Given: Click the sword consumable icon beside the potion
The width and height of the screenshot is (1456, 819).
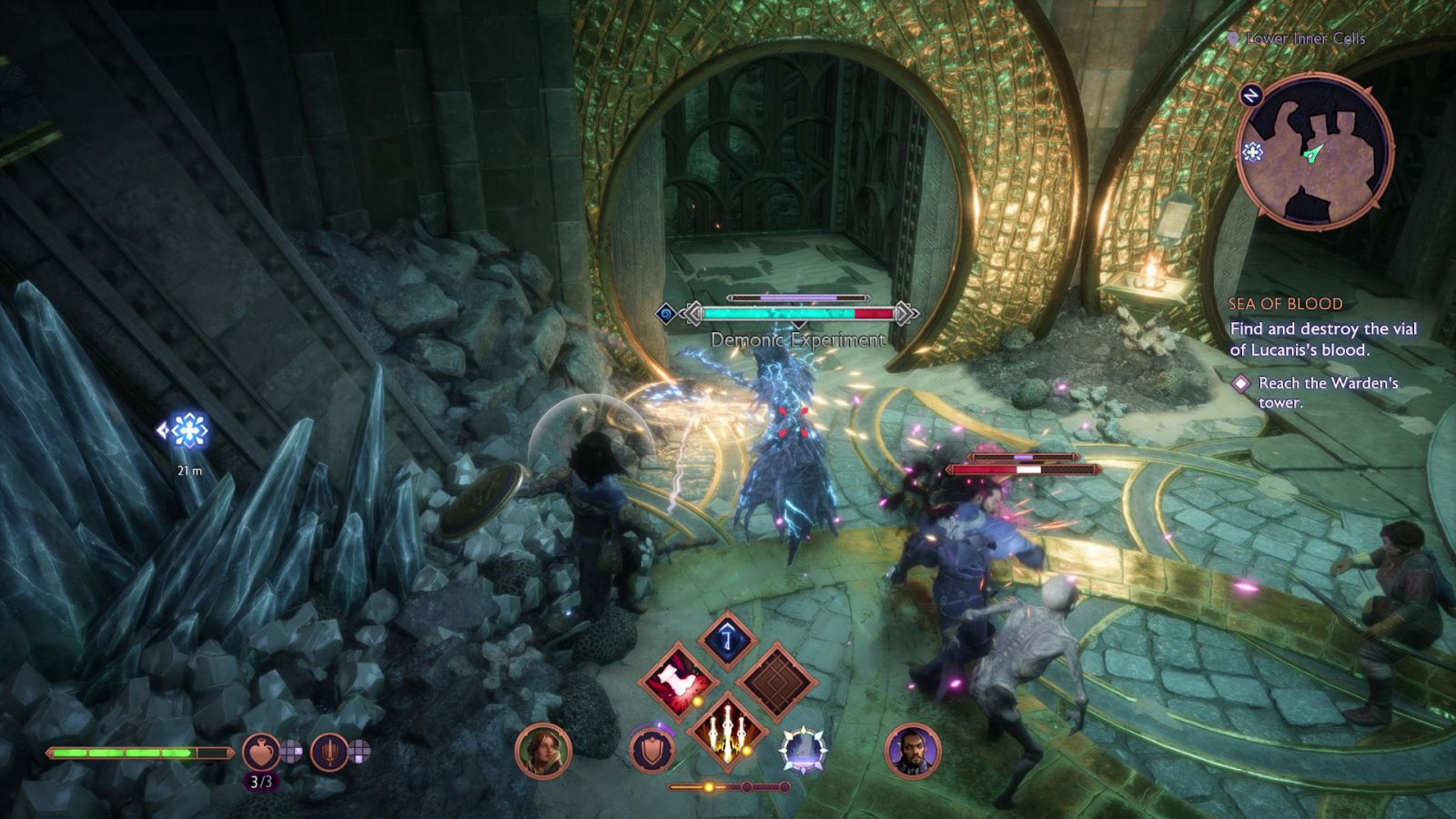Looking at the screenshot, I should coord(329,753).
